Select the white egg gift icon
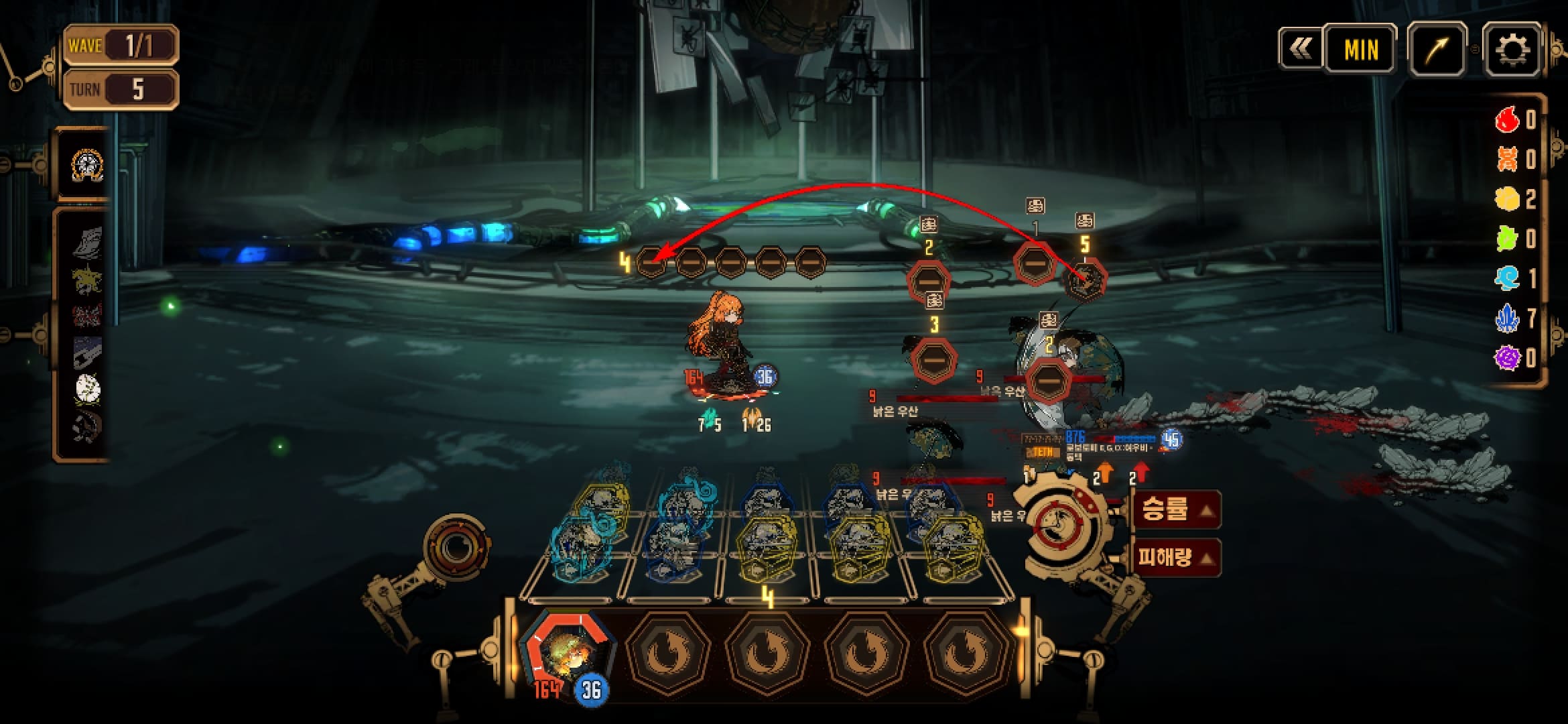 pos(87,388)
